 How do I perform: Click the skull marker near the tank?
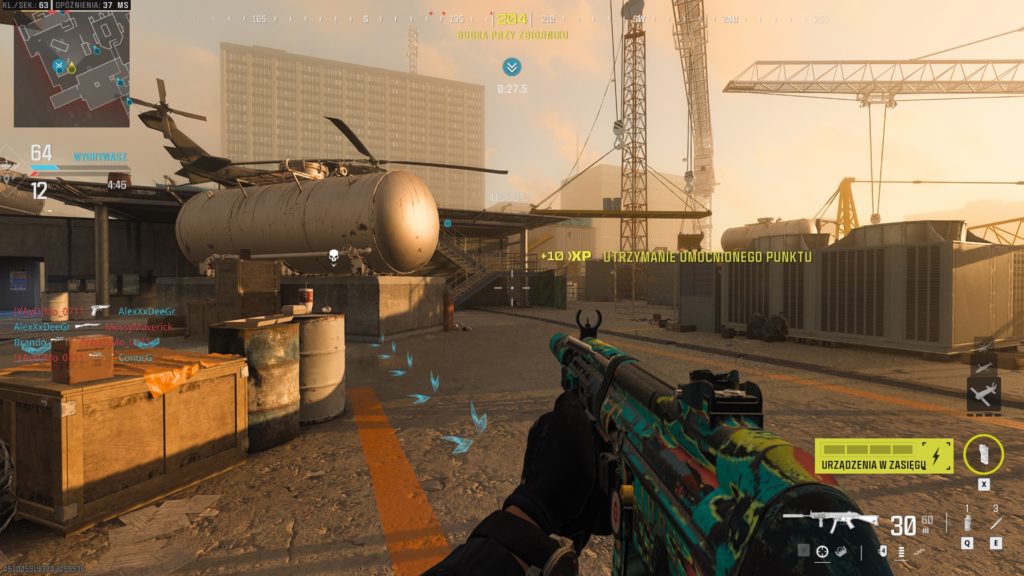(335, 259)
